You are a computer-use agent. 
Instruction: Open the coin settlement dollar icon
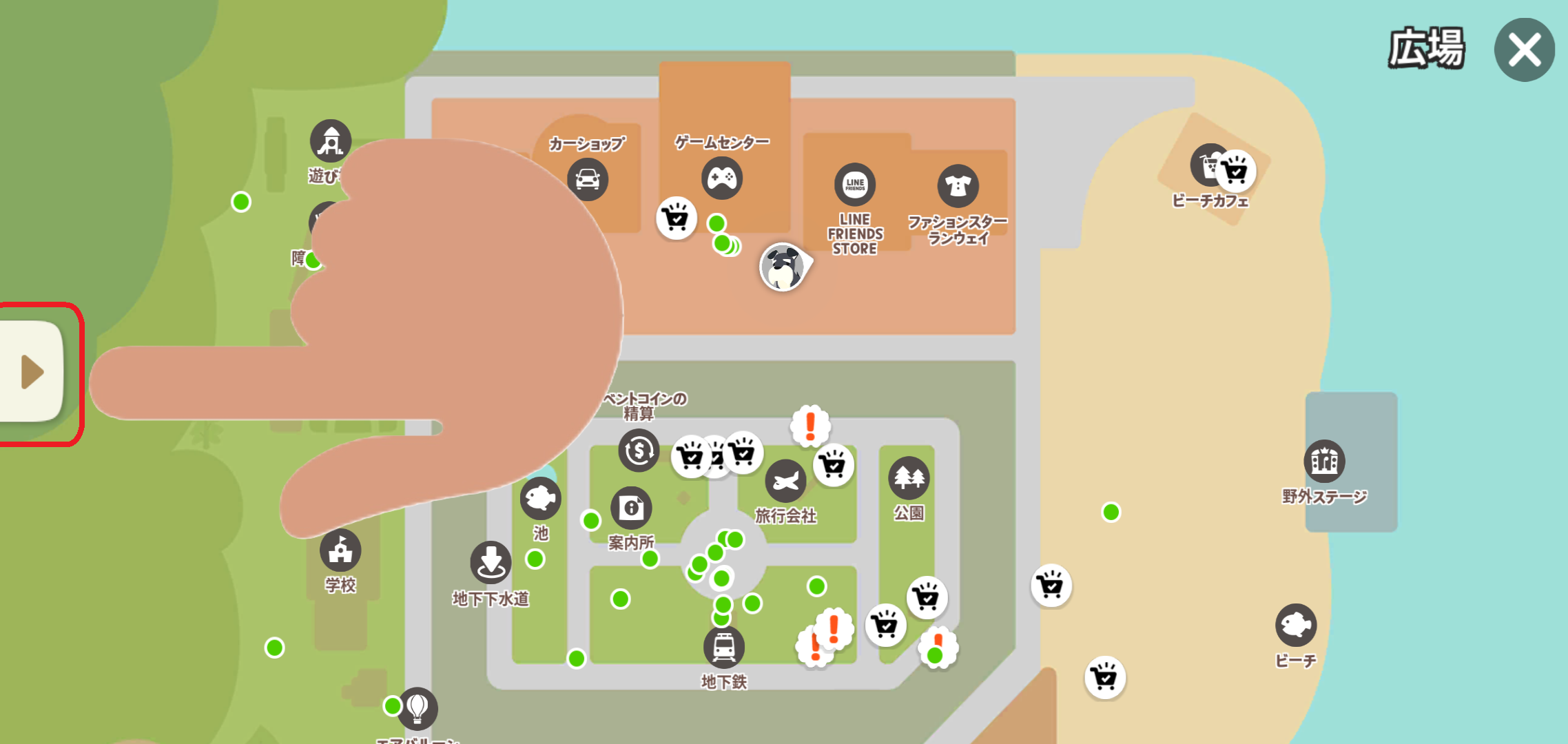pyautogui.click(x=639, y=451)
